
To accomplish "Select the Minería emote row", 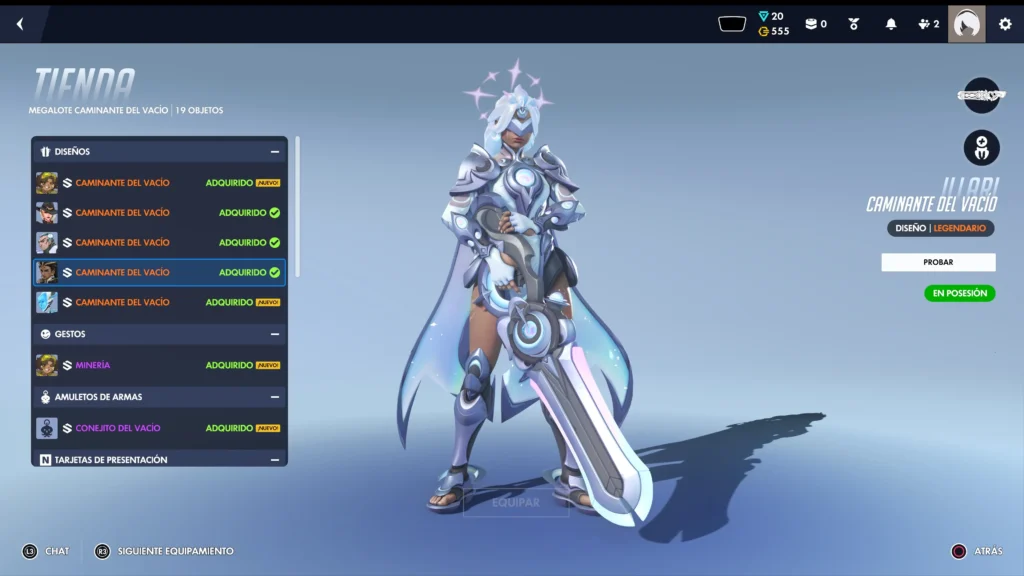I will (159, 365).
